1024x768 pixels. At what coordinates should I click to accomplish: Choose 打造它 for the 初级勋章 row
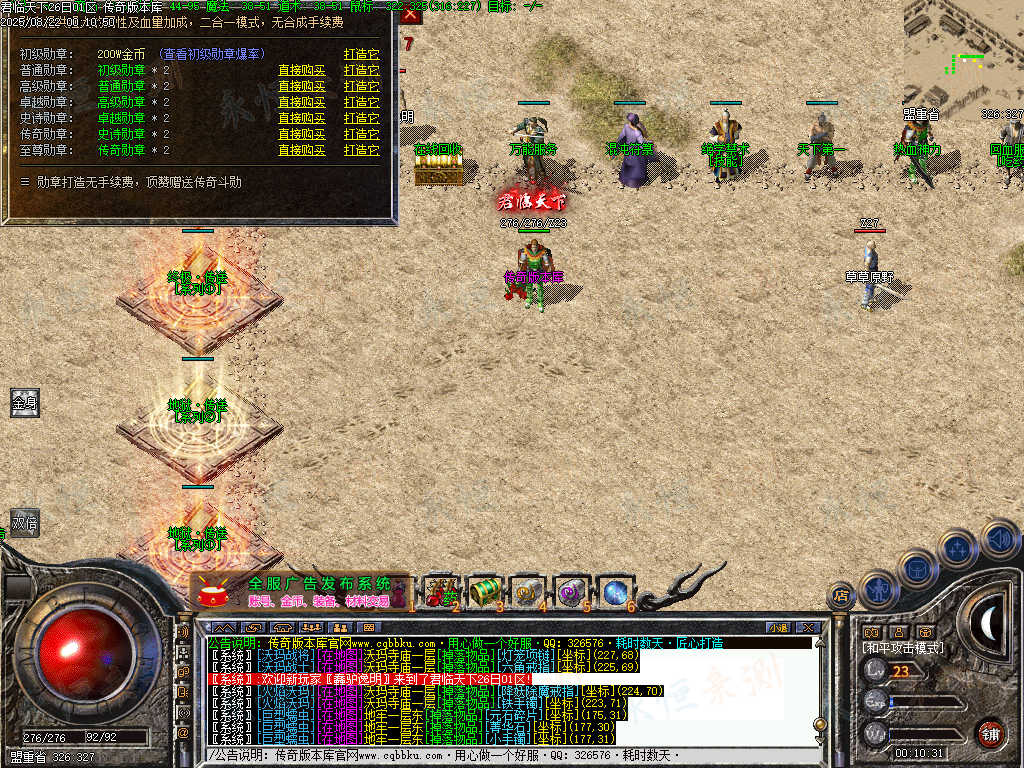coord(361,54)
